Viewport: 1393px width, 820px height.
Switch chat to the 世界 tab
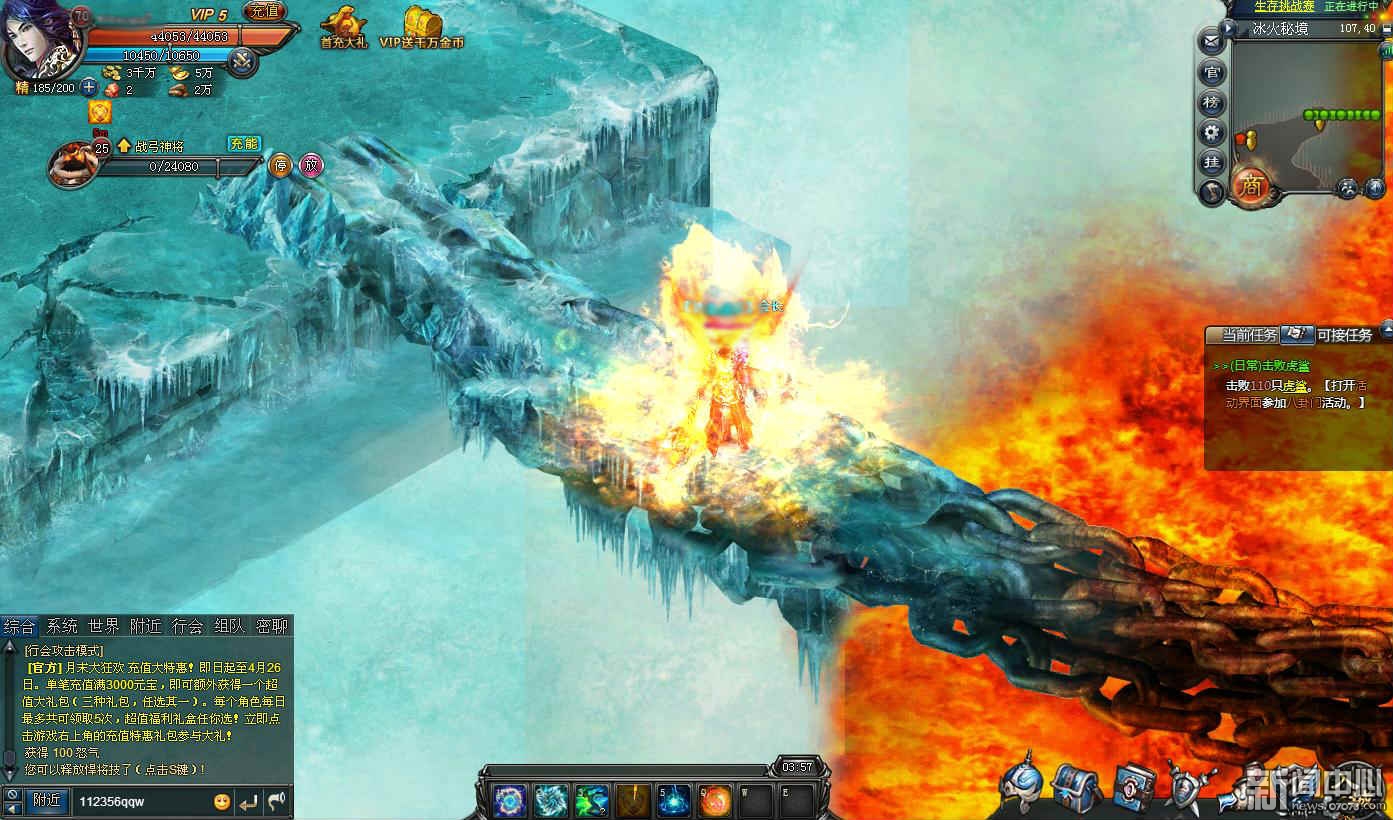click(103, 626)
